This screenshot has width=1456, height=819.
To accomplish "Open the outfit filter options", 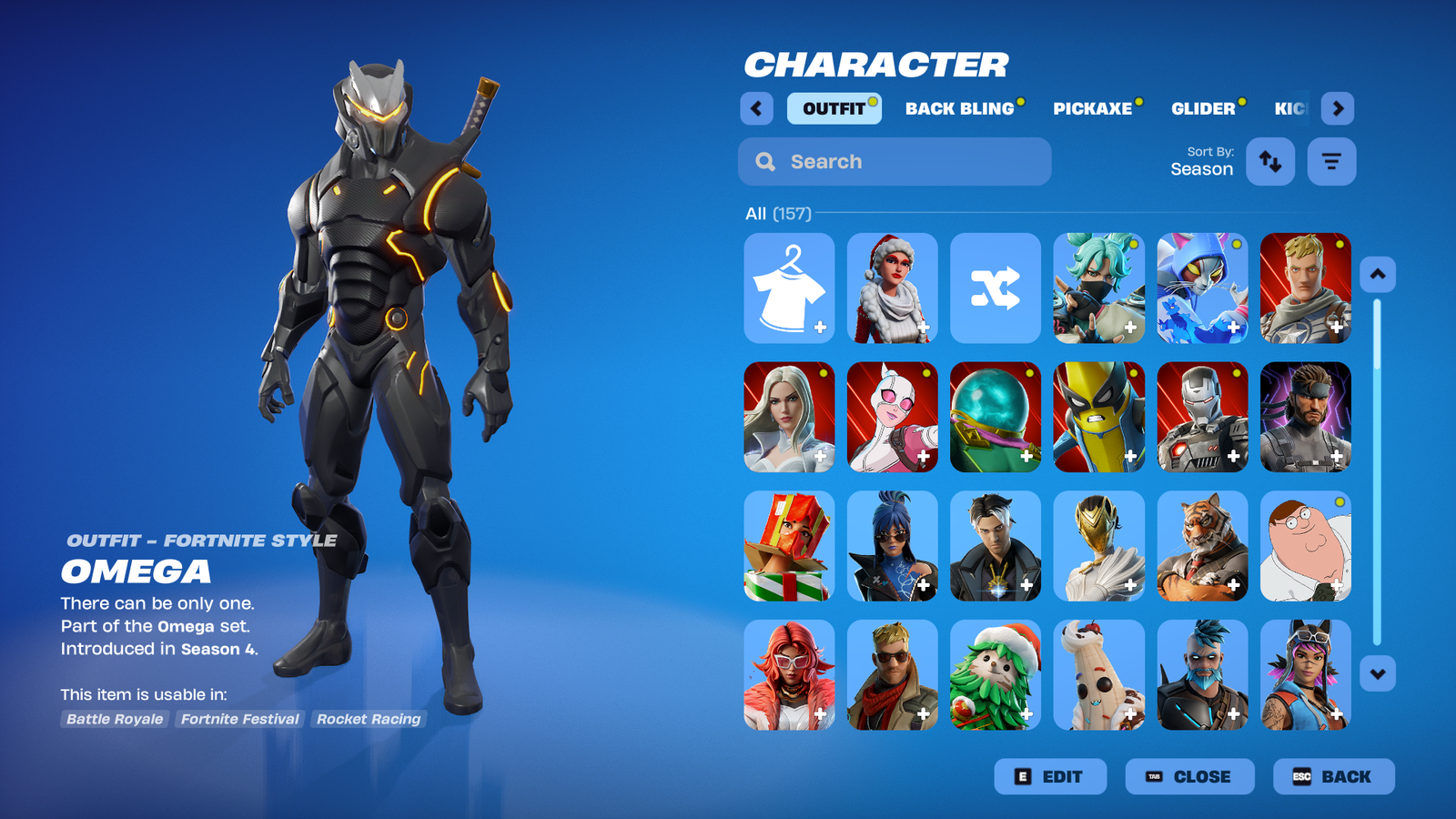I will click(1331, 162).
